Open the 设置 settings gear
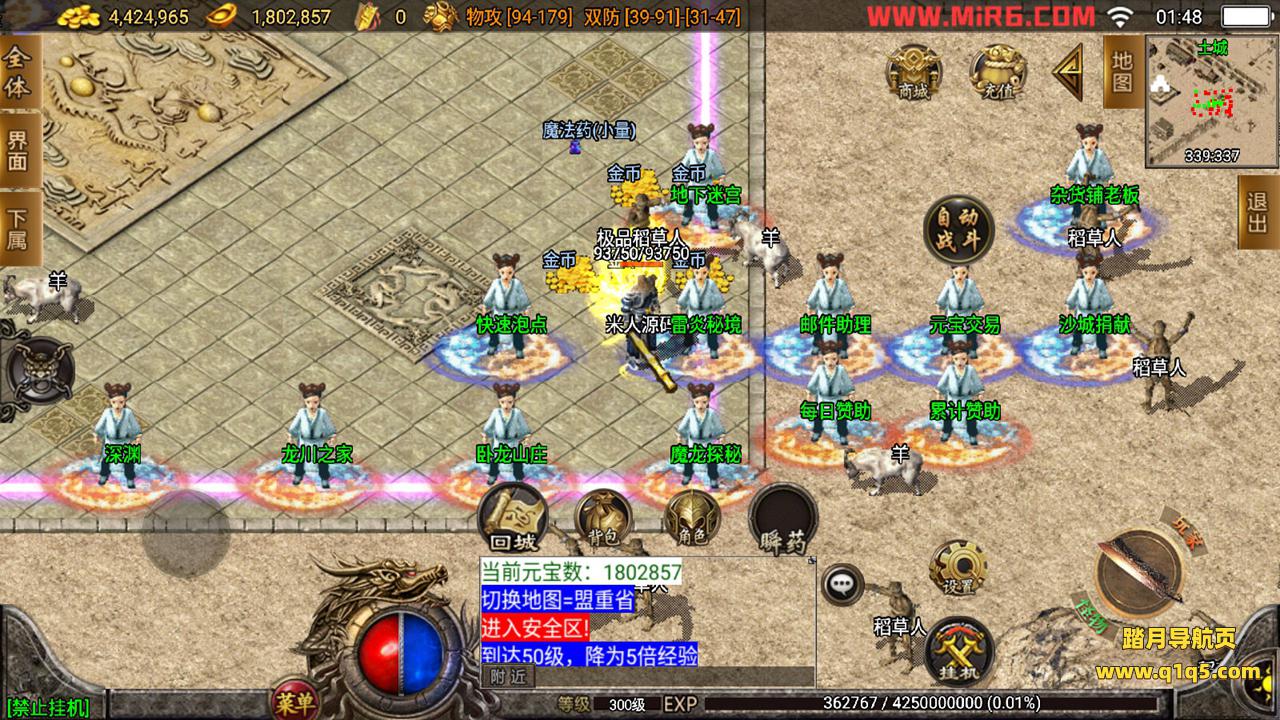The height and width of the screenshot is (720, 1280). click(957, 569)
